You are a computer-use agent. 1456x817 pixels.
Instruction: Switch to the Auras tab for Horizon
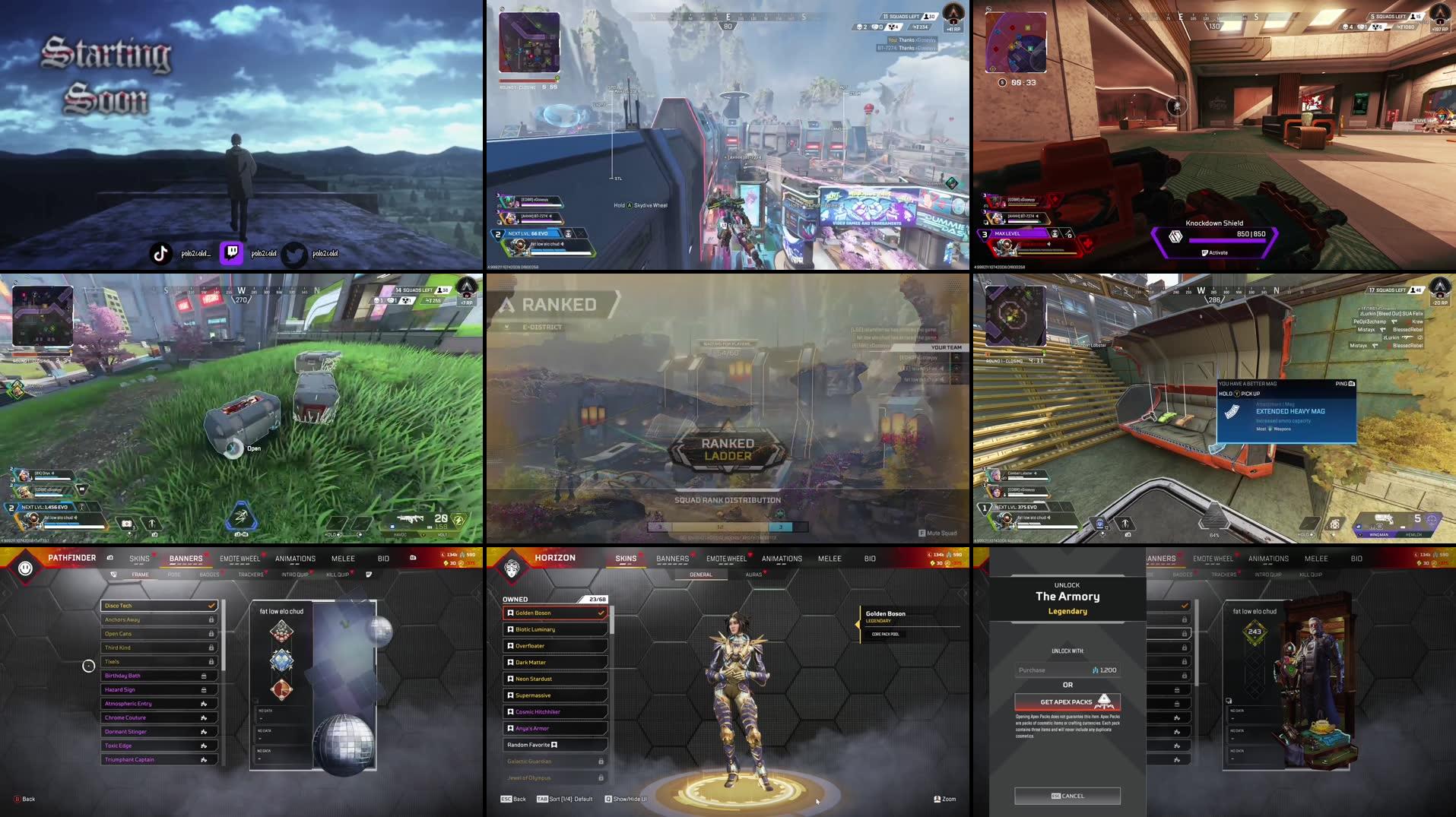tap(753, 575)
